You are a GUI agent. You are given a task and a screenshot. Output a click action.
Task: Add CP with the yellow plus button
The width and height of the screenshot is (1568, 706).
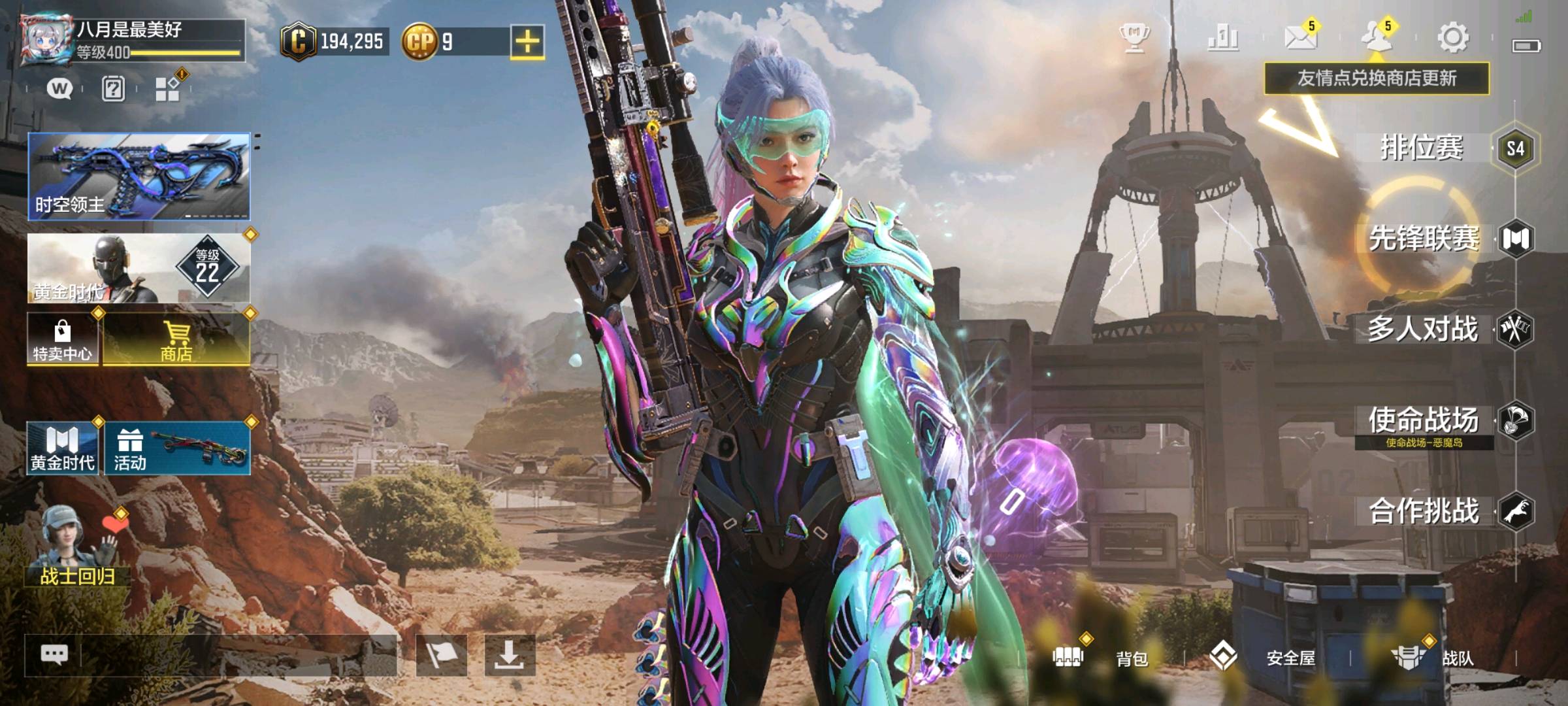[x=527, y=42]
